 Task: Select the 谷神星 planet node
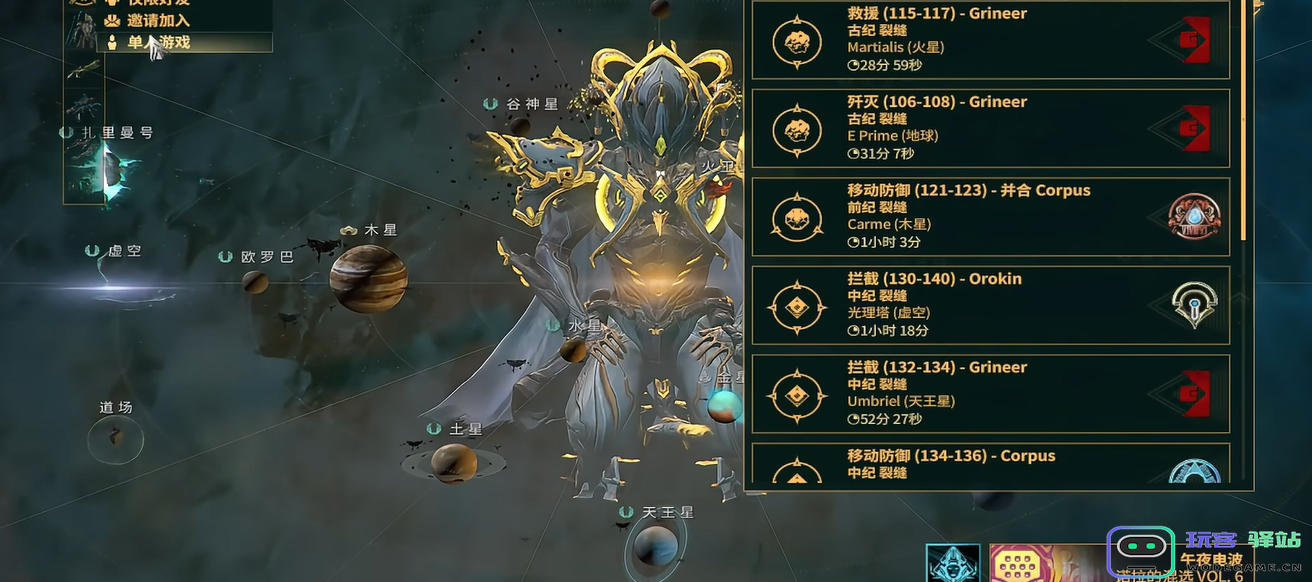(520, 125)
